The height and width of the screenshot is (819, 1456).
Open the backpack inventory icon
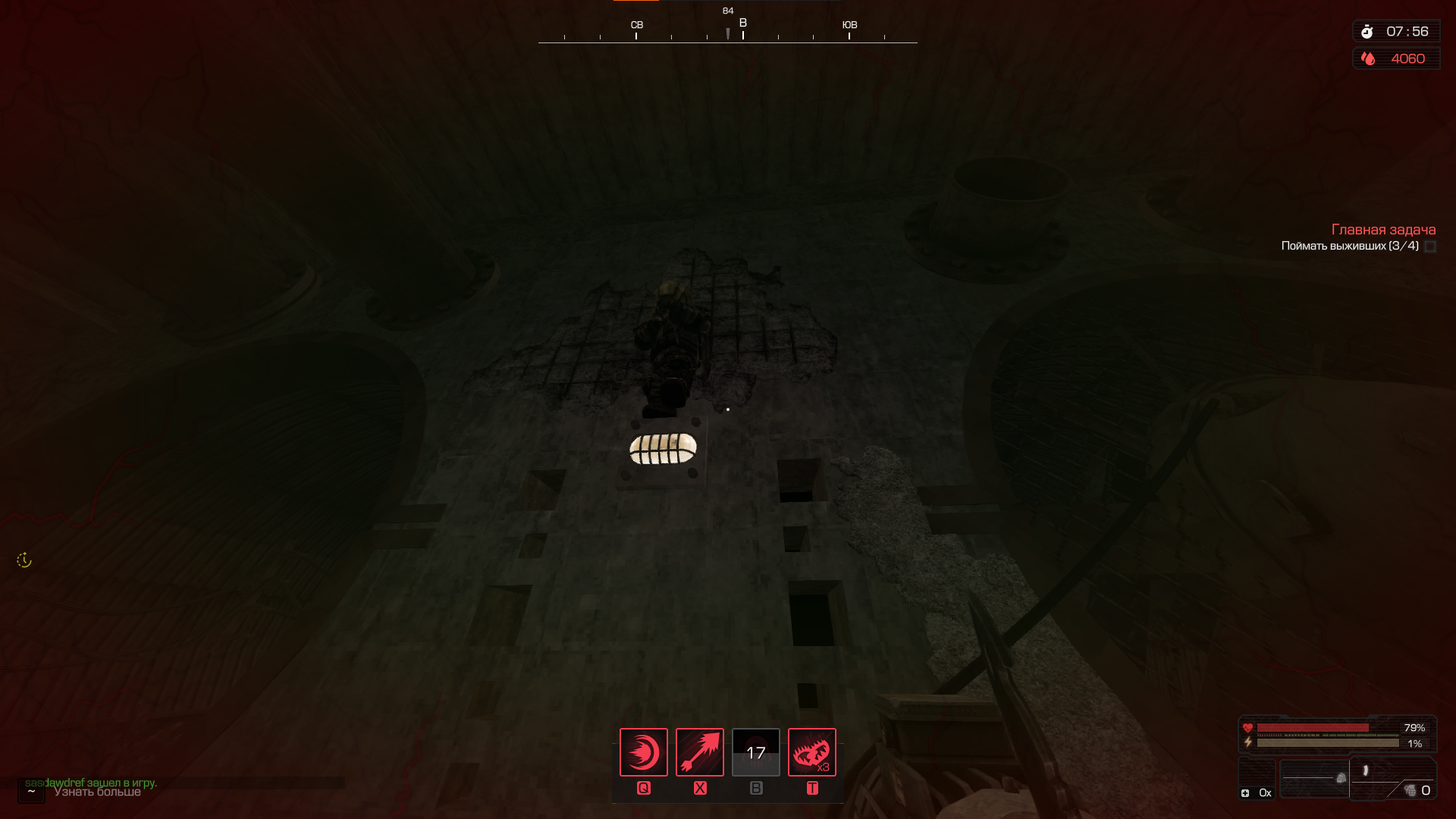pos(1341,778)
